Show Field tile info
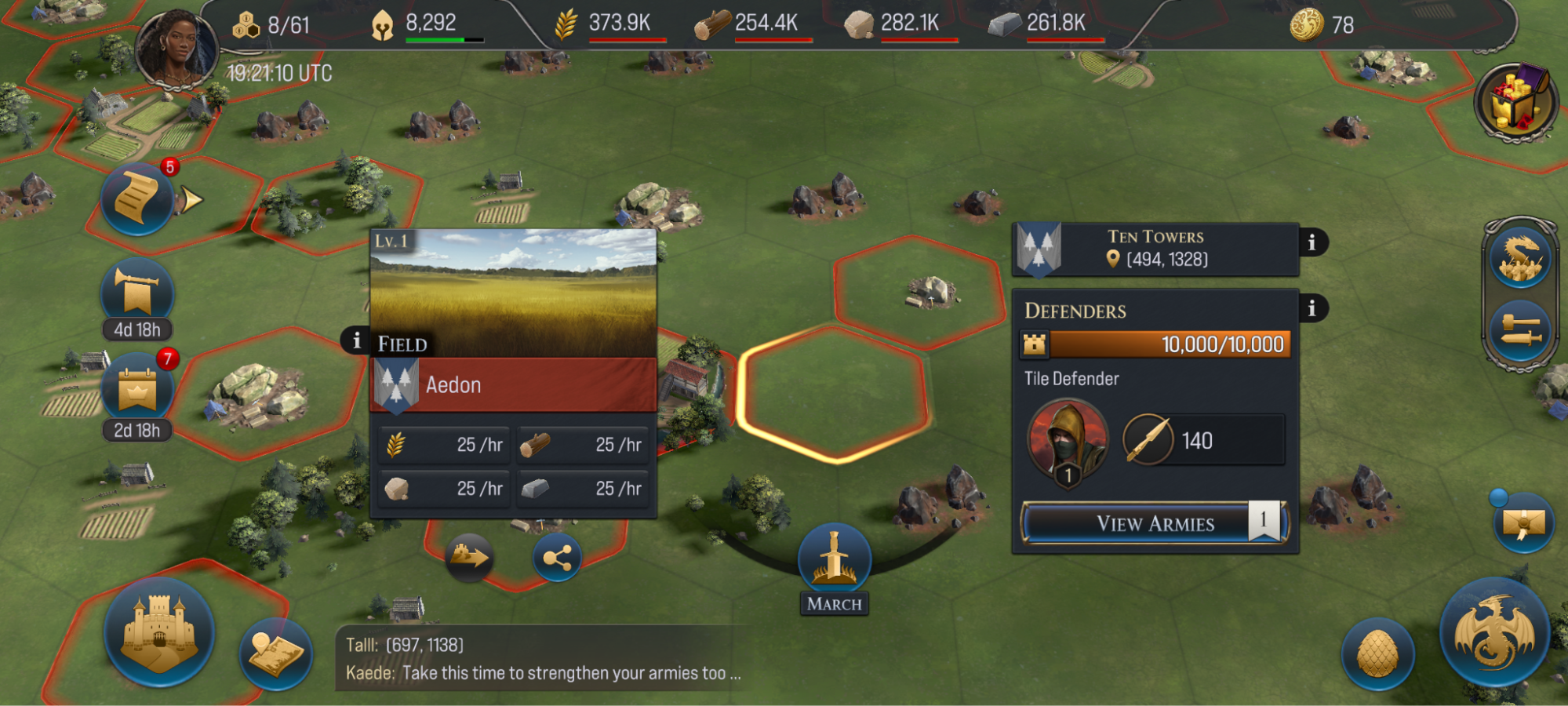 point(356,340)
